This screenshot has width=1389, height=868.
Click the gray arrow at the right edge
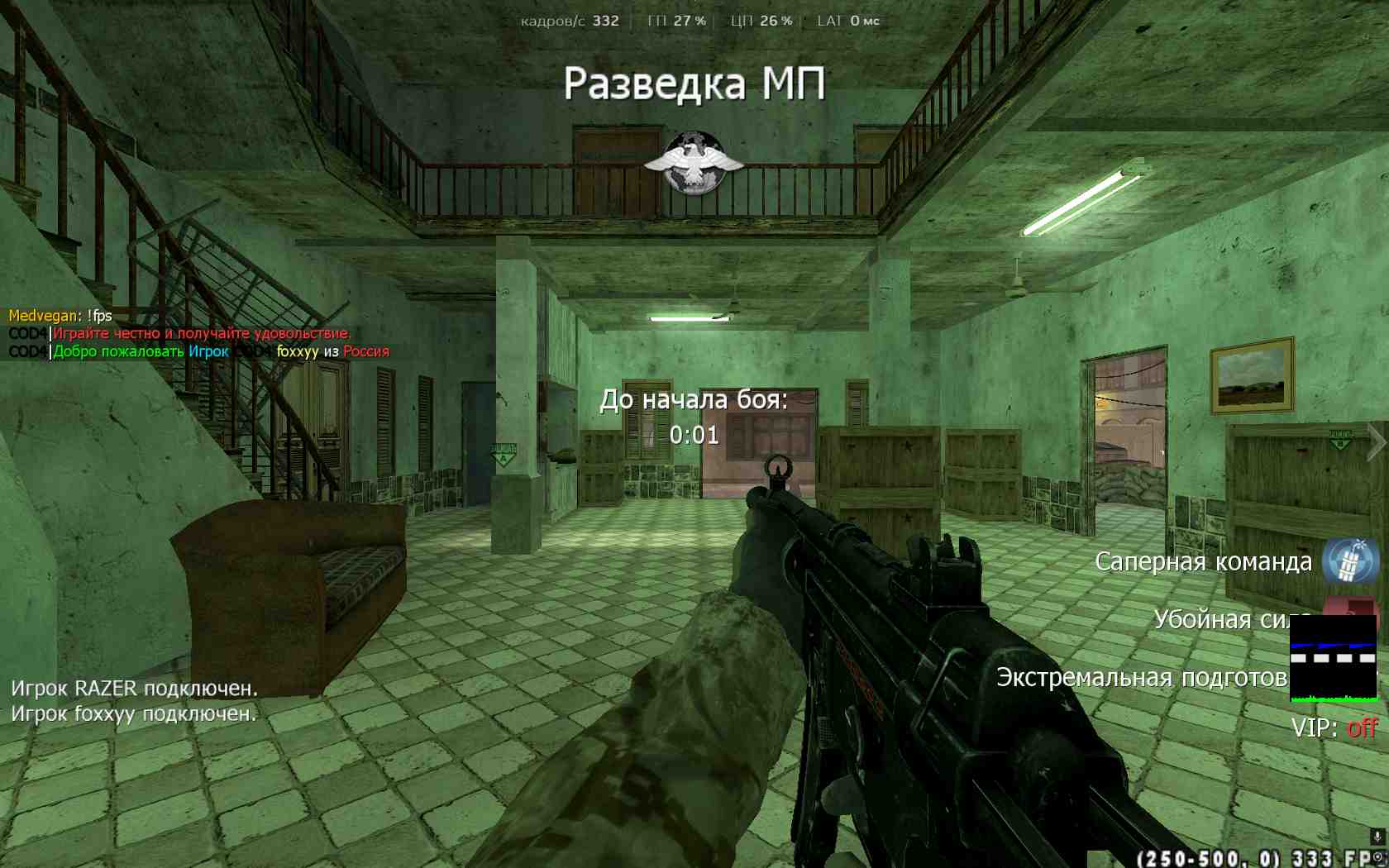click(x=1376, y=442)
